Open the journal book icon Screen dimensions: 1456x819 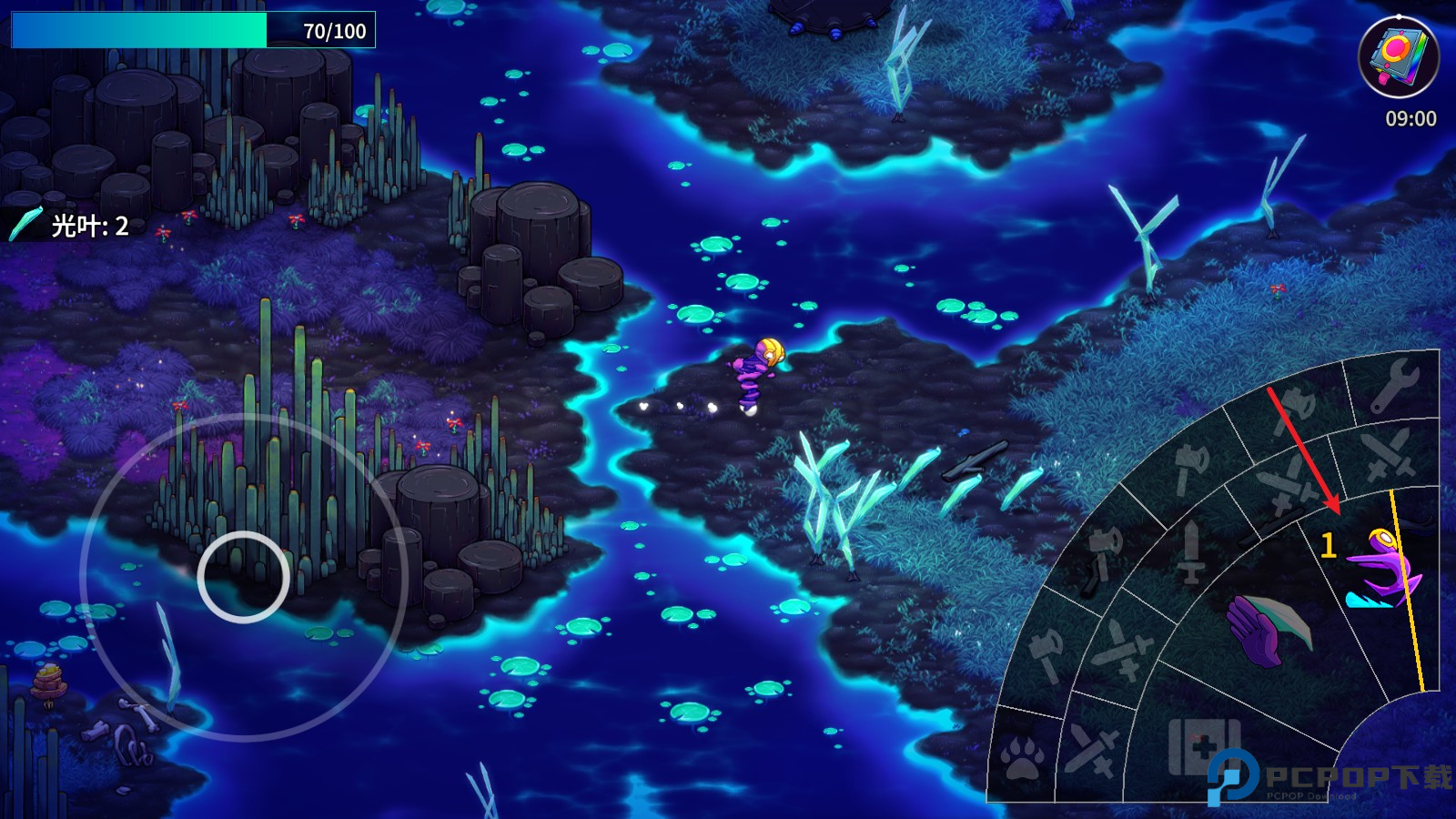[x=1398, y=56]
